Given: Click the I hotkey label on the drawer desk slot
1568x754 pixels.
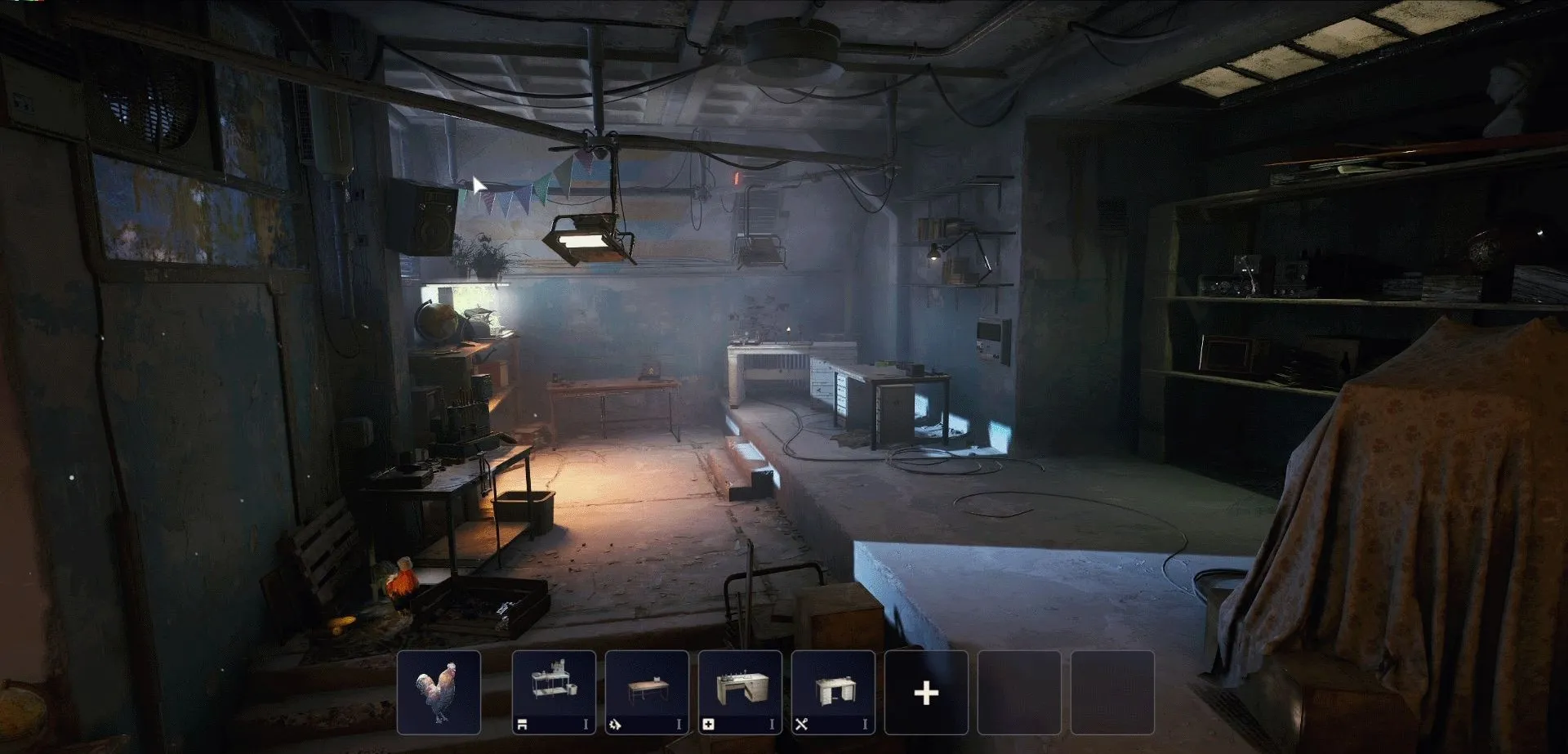Looking at the screenshot, I should coord(866,722).
